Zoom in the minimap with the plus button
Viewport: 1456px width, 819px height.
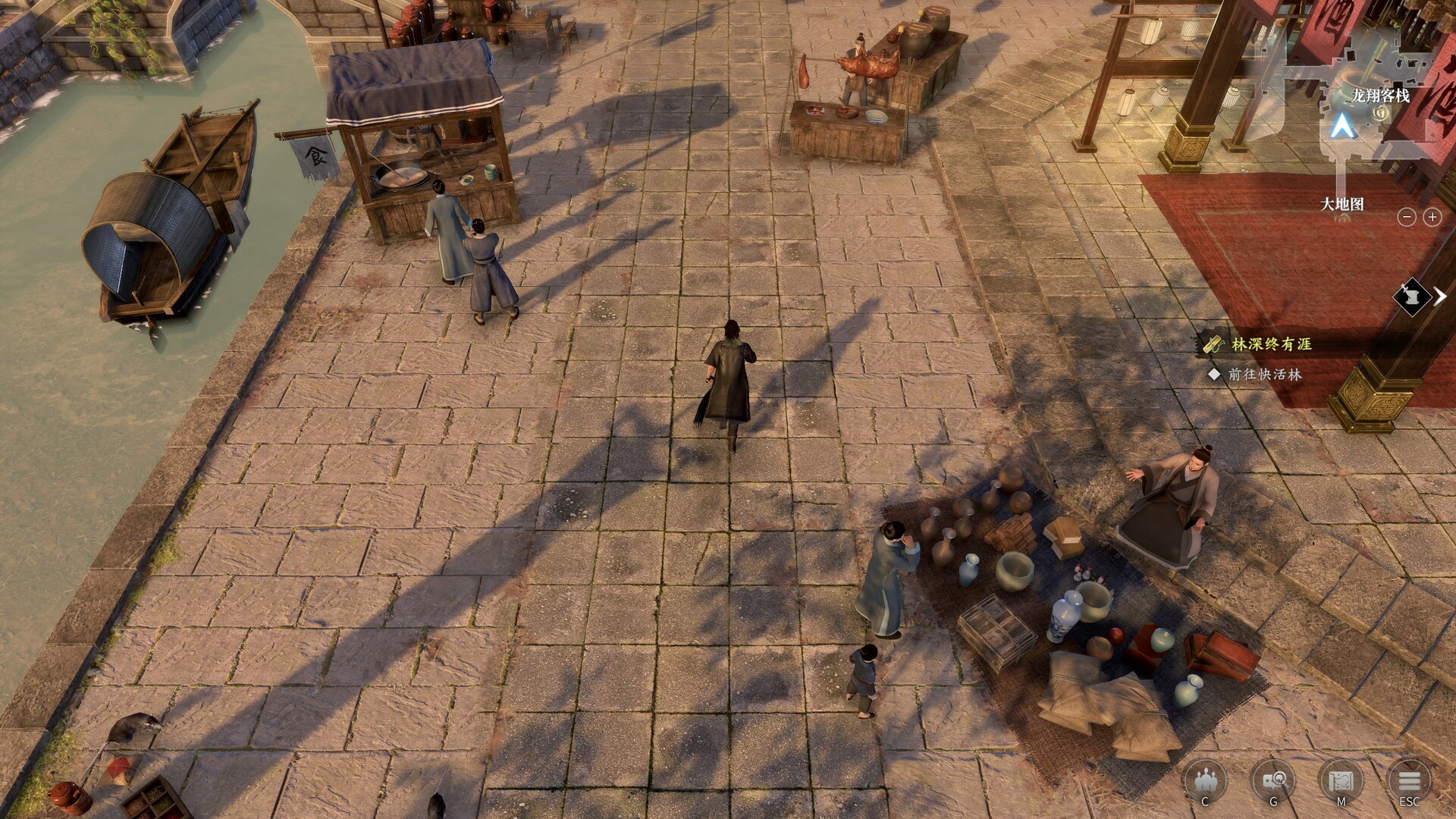pos(1432,216)
